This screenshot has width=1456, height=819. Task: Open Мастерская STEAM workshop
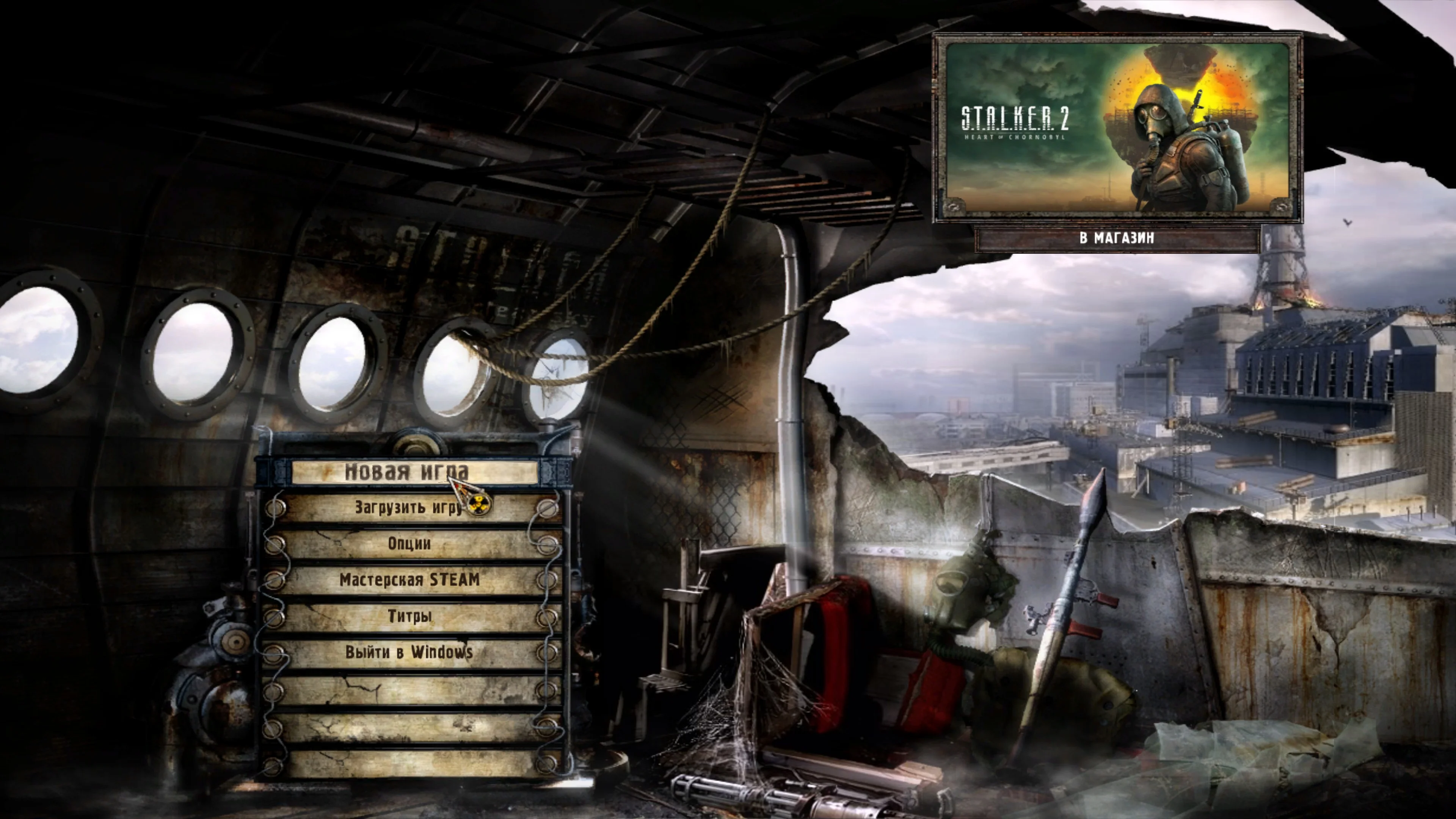tap(409, 580)
